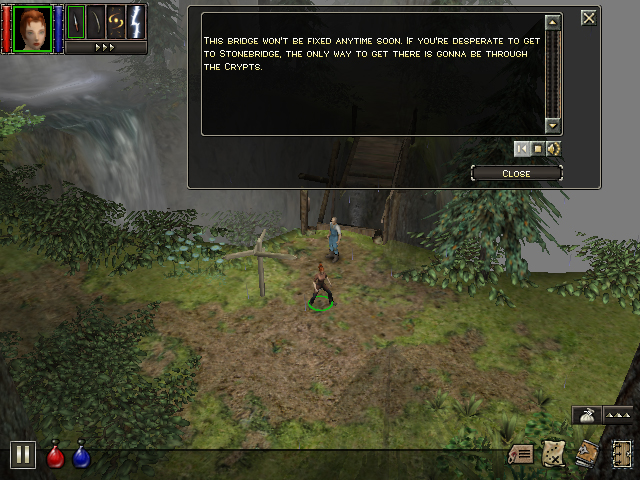Choose the golden swirl spell slot
The image size is (640, 480).
click(116, 21)
